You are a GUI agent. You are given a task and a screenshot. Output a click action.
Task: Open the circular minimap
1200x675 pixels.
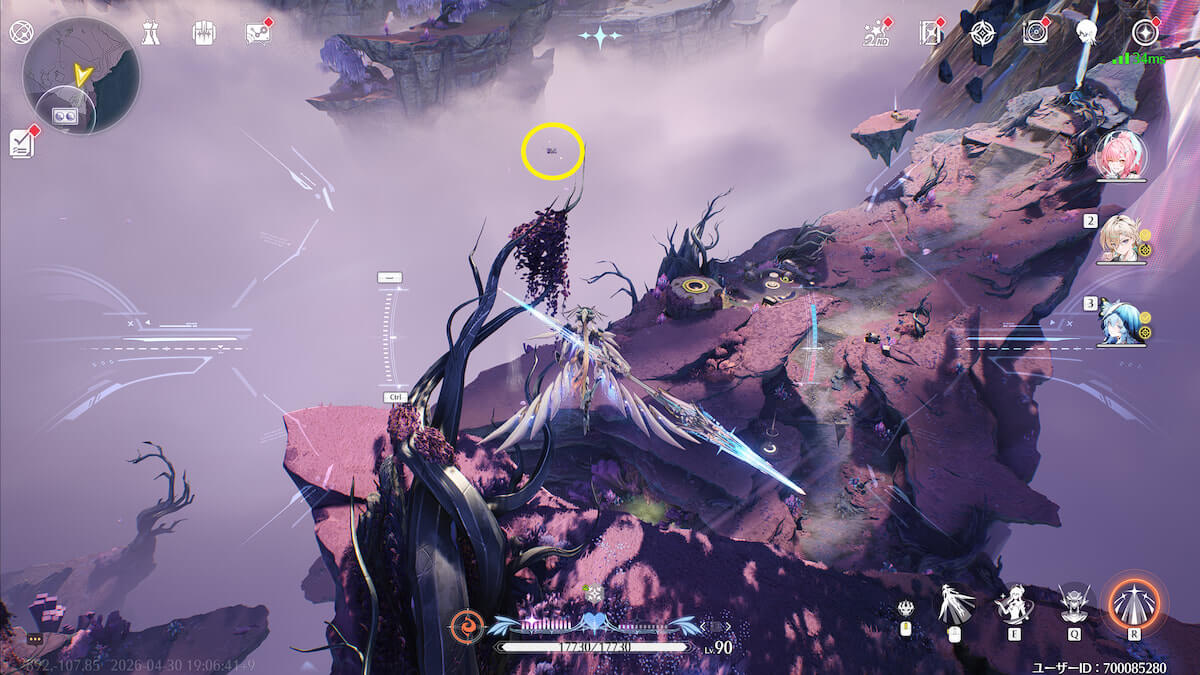click(81, 75)
